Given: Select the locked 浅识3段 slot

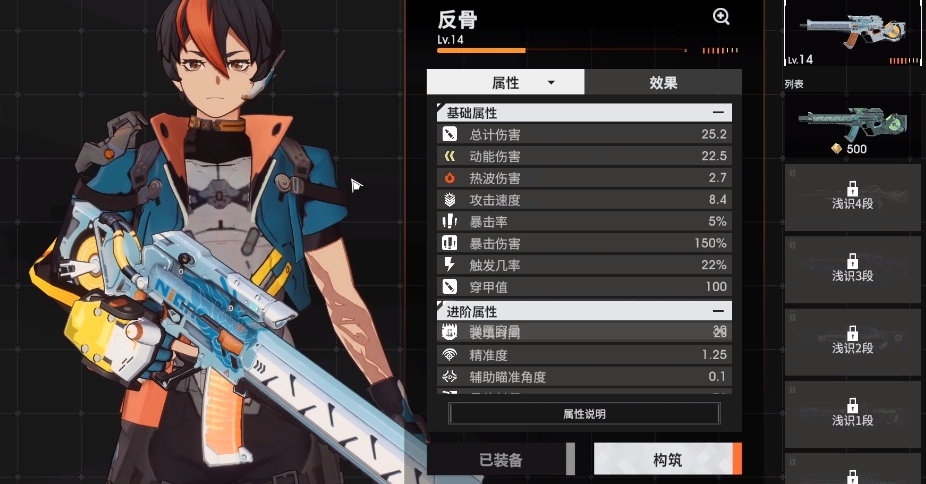Looking at the screenshot, I should [x=852, y=269].
